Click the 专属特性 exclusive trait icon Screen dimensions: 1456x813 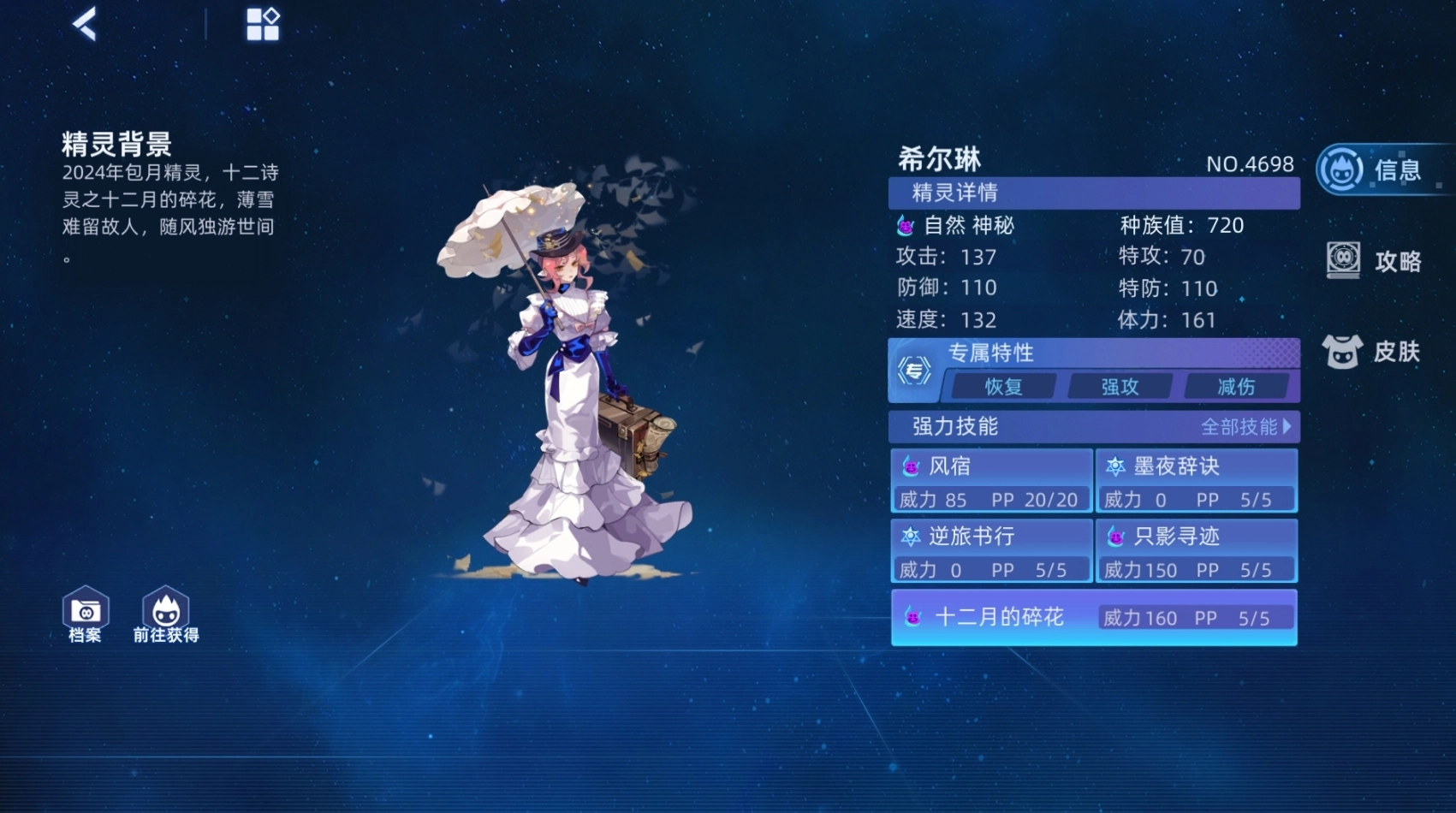click(914, 371)
